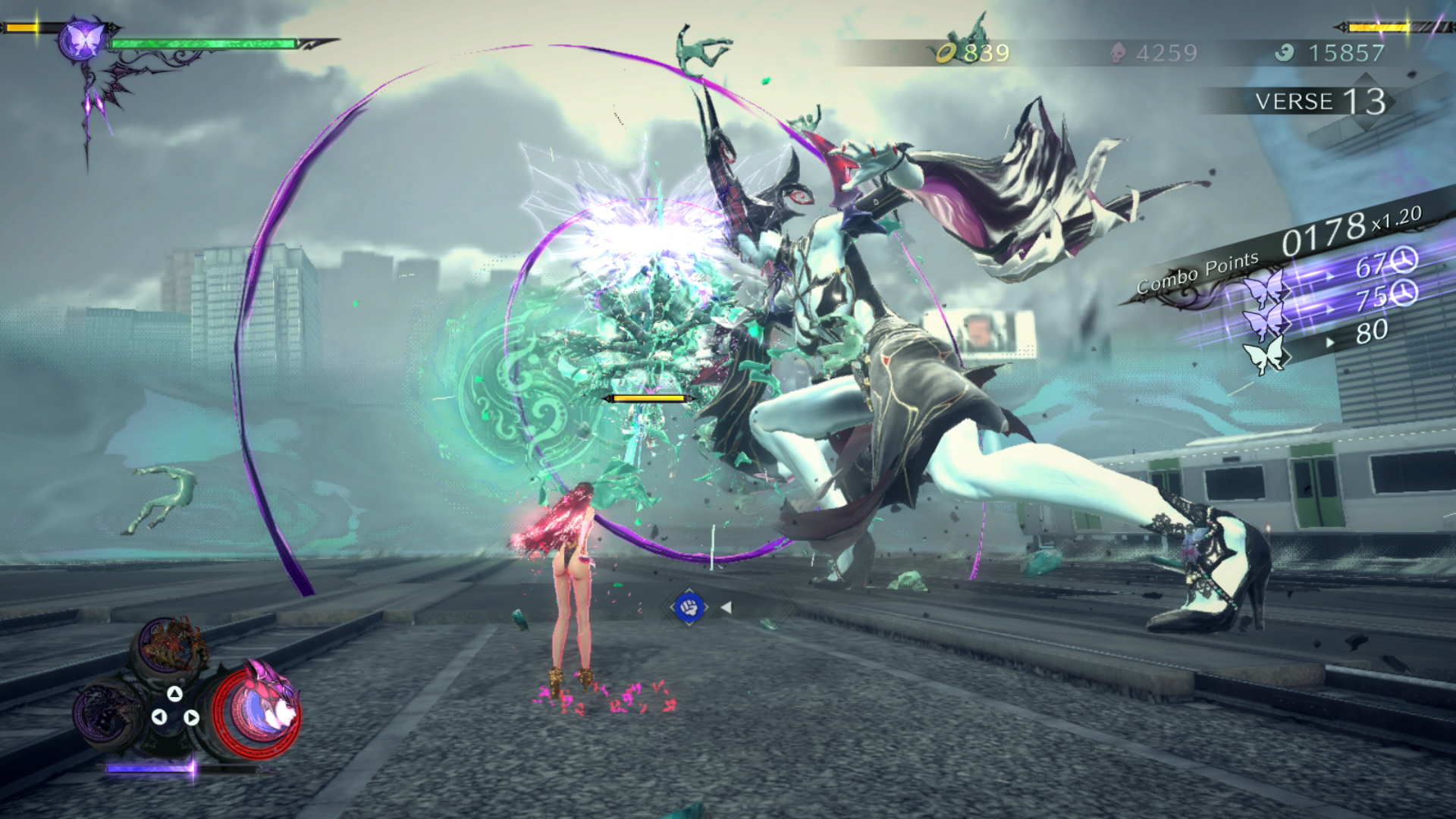
Task: Open the left arrow of the demon wheel selector
Action: (161, 719)
